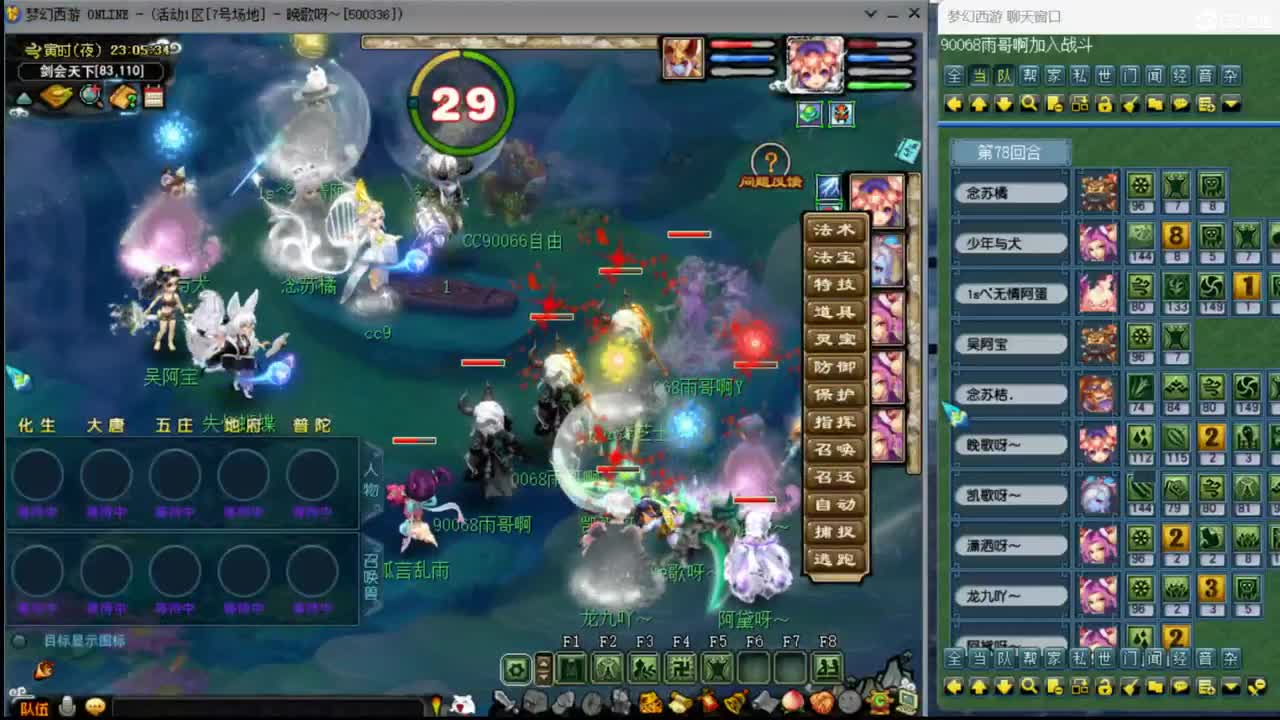Expand the down-arrow at end of chat toolbar
The height and width of the screenshot is (720, 1280).
click(x=1233, y=103)
